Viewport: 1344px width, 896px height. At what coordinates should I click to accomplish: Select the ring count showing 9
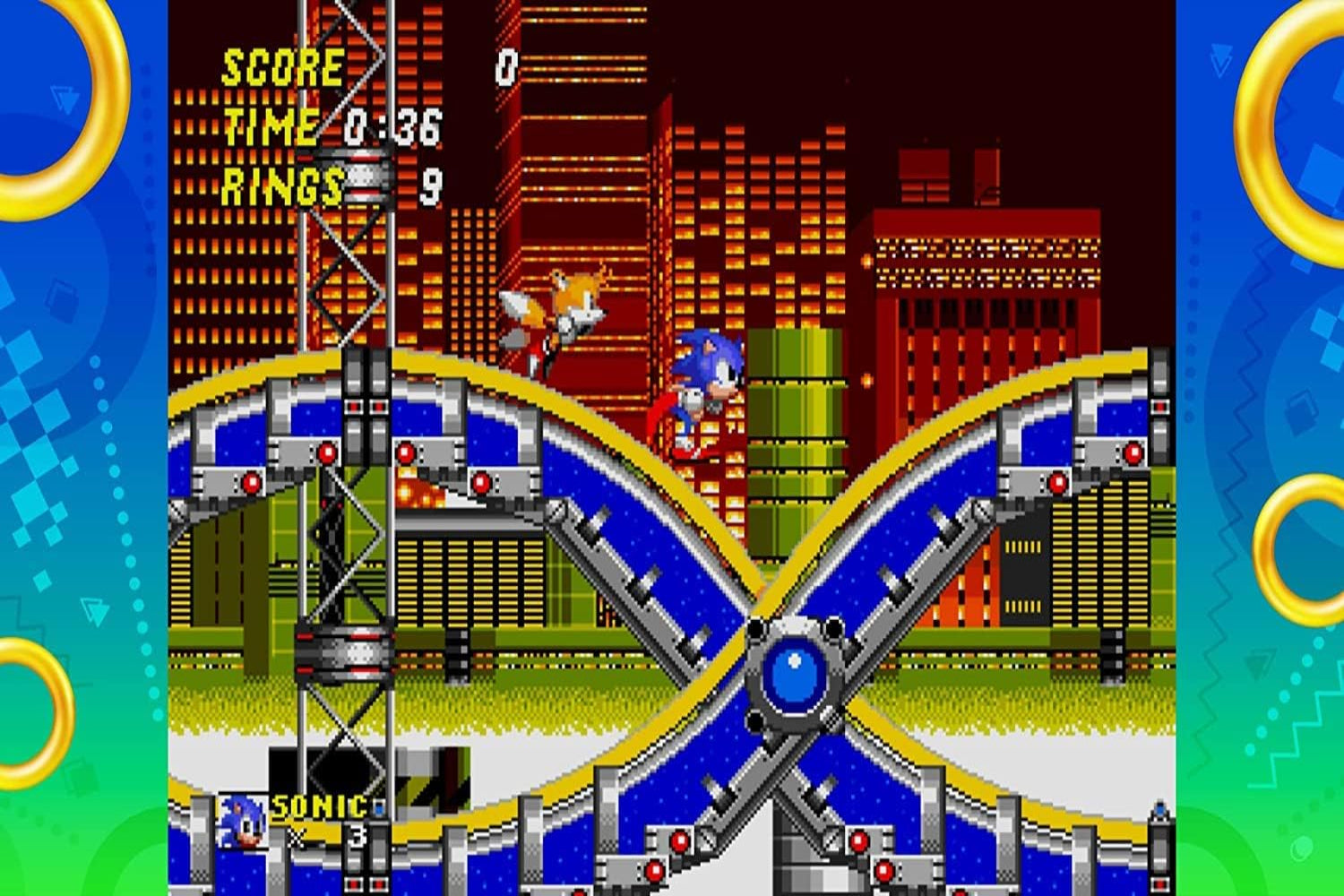[430, 185]
